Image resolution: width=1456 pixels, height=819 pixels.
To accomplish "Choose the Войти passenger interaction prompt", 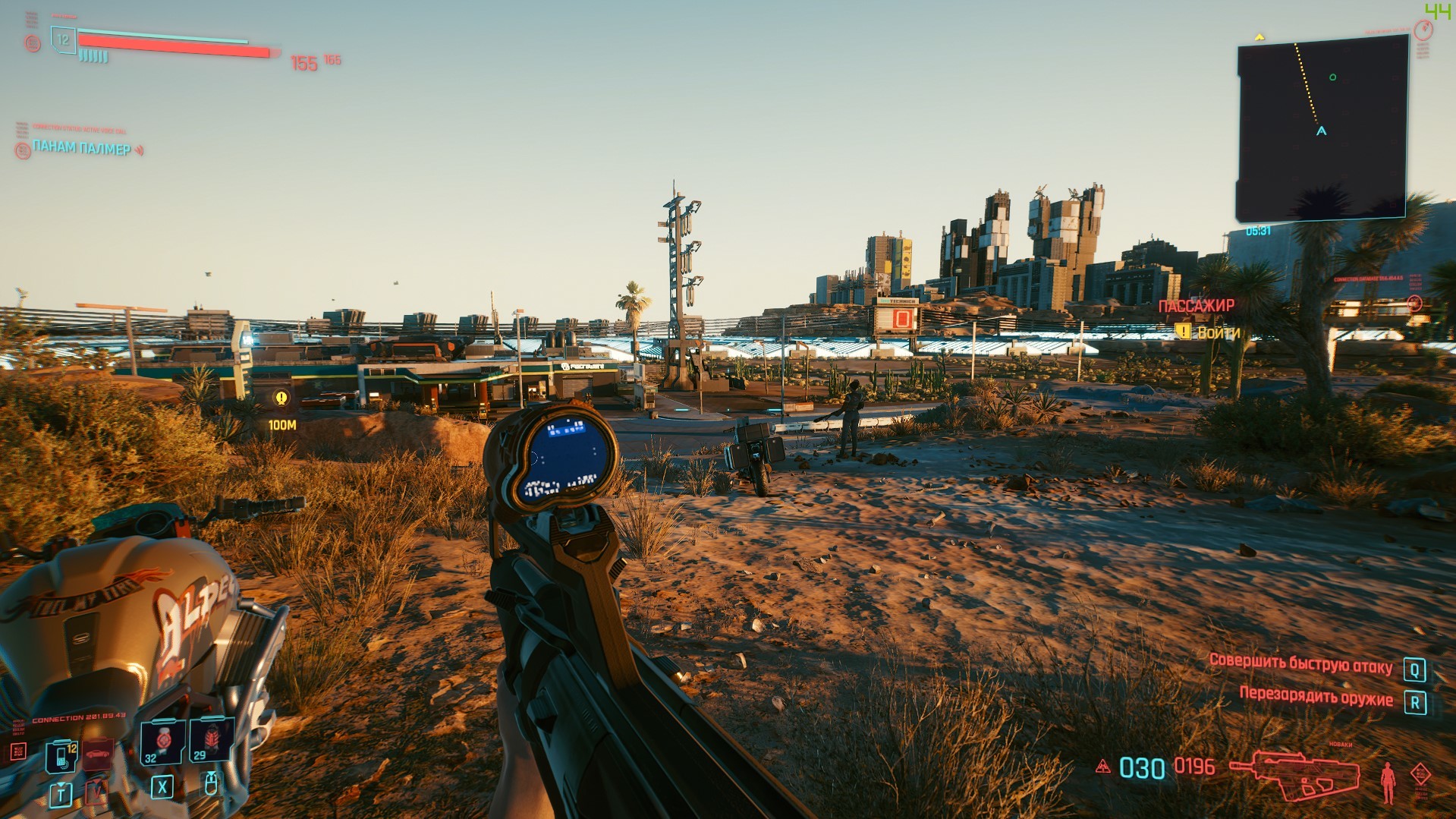I will click(1209, 332).
